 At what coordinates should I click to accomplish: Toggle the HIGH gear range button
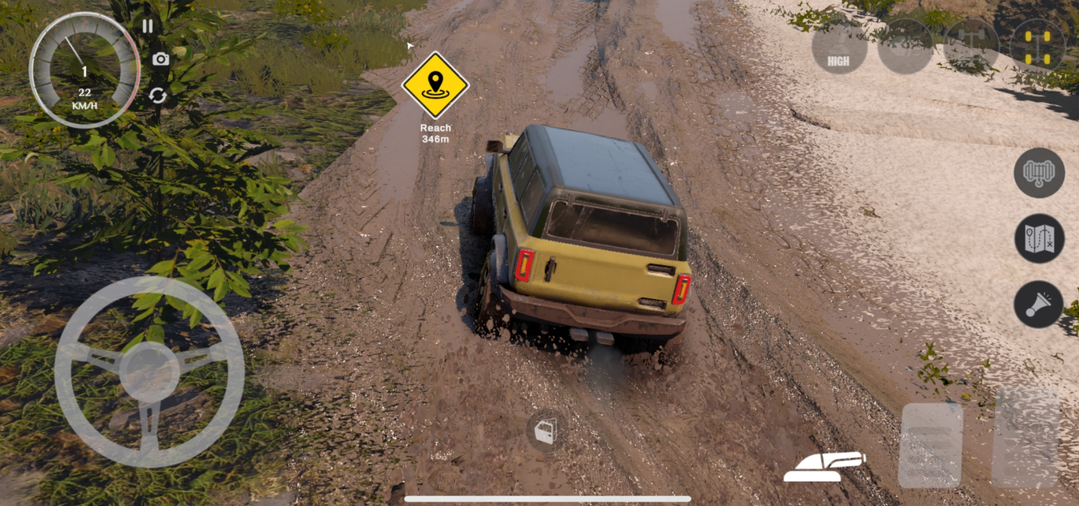click(839, 46)
